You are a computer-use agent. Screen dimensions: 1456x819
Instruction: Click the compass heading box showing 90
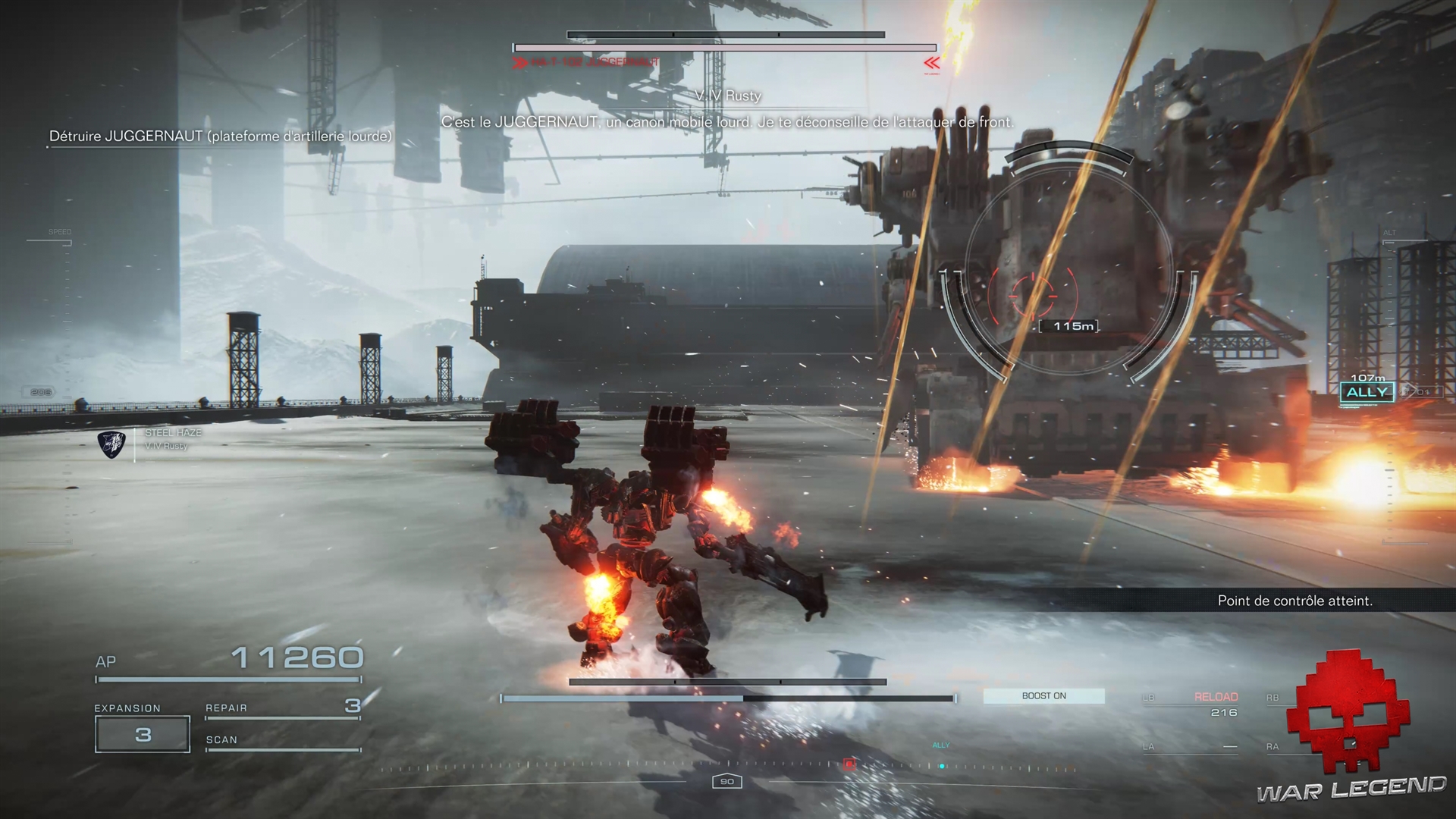[726, 781]
